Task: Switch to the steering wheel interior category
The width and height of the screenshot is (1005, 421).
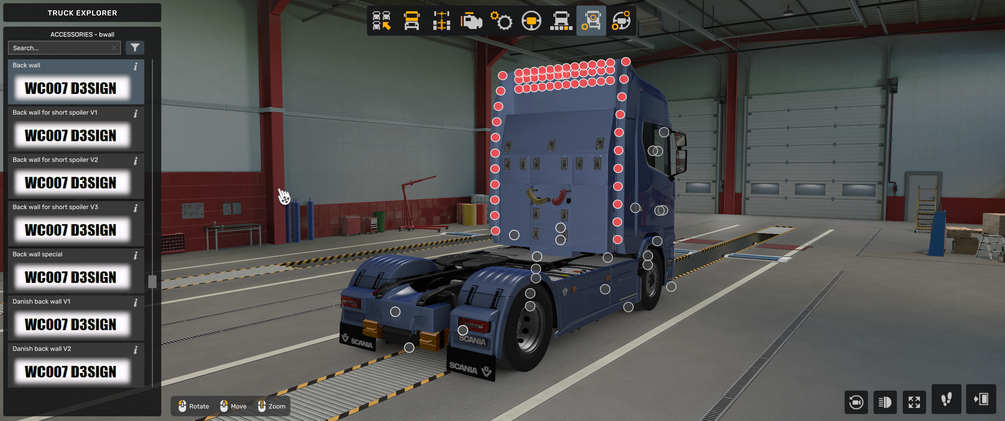Action: [x=531, y=21]
